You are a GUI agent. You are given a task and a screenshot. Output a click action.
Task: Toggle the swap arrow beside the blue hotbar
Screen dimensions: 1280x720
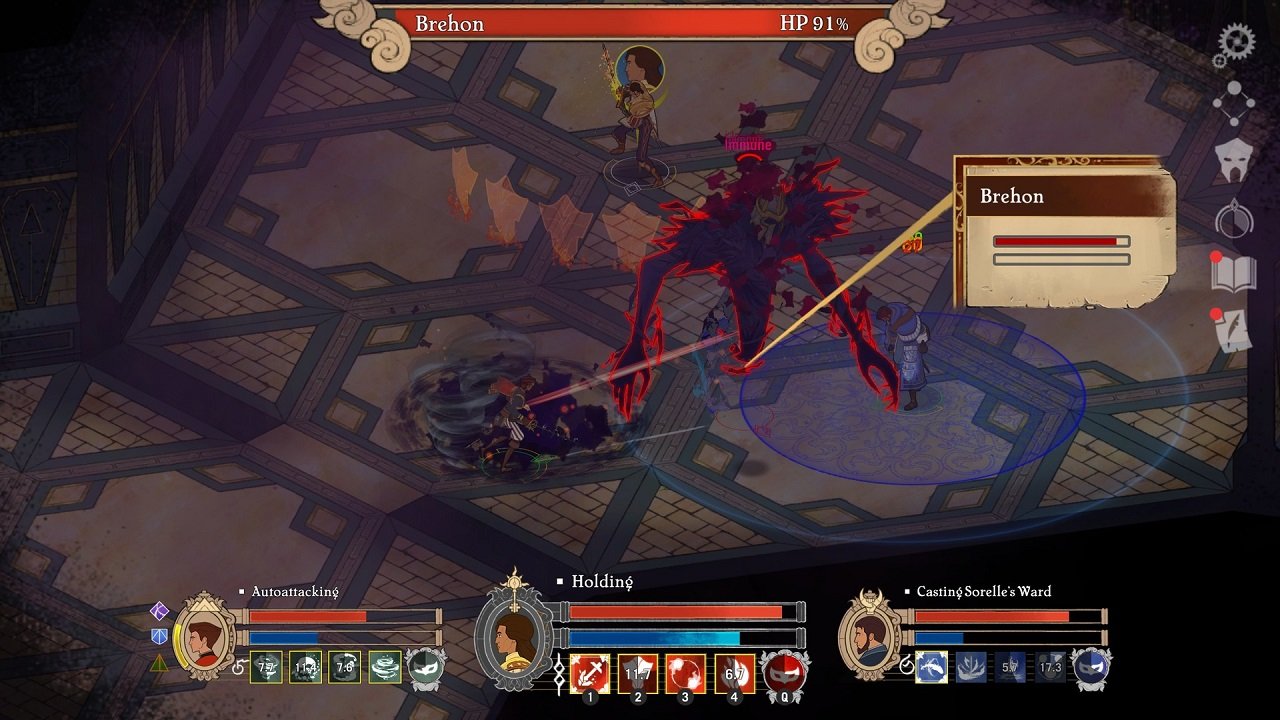tap(908, 665)
